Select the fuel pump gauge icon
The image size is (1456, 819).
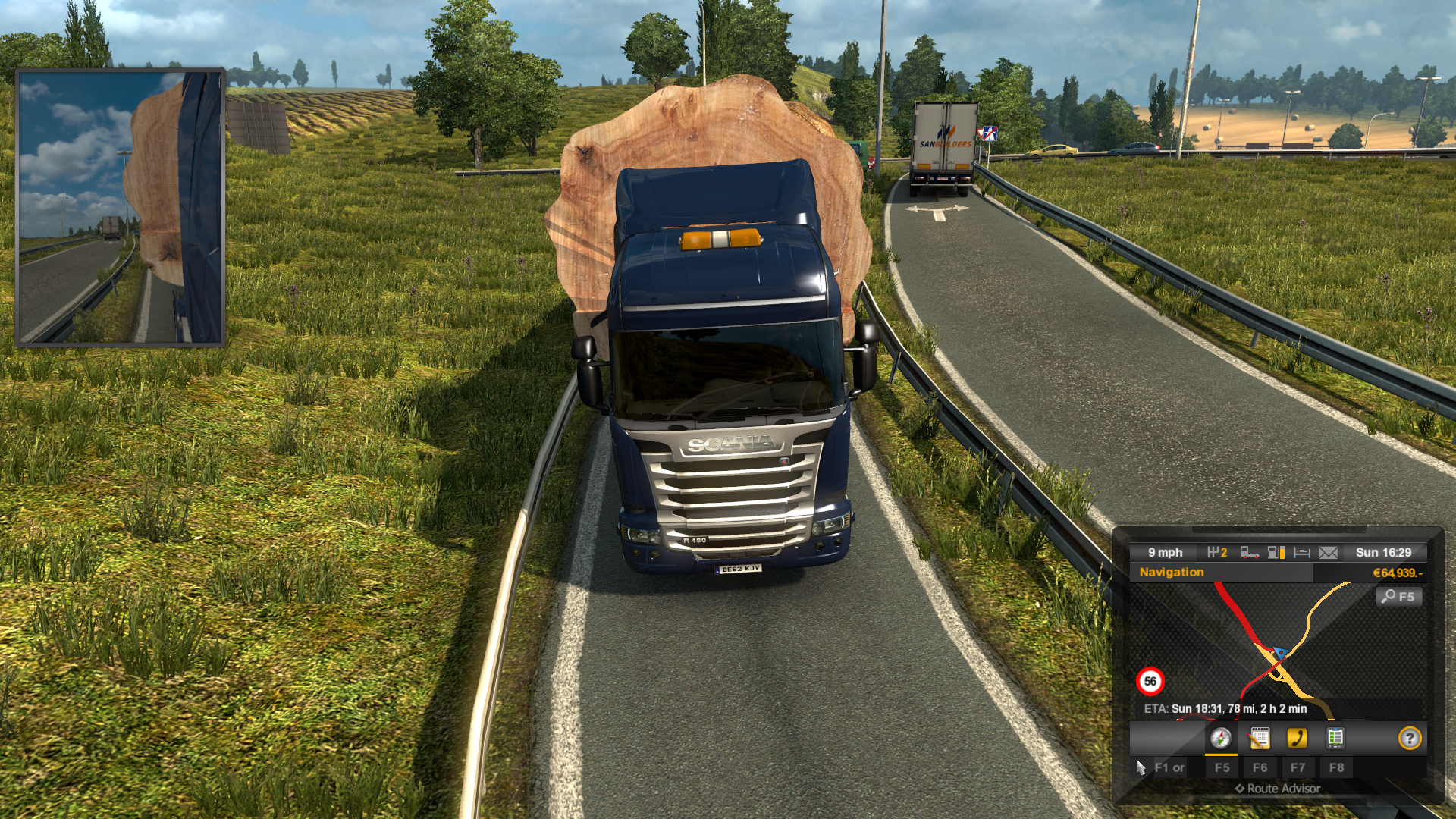click(1276, 553)
